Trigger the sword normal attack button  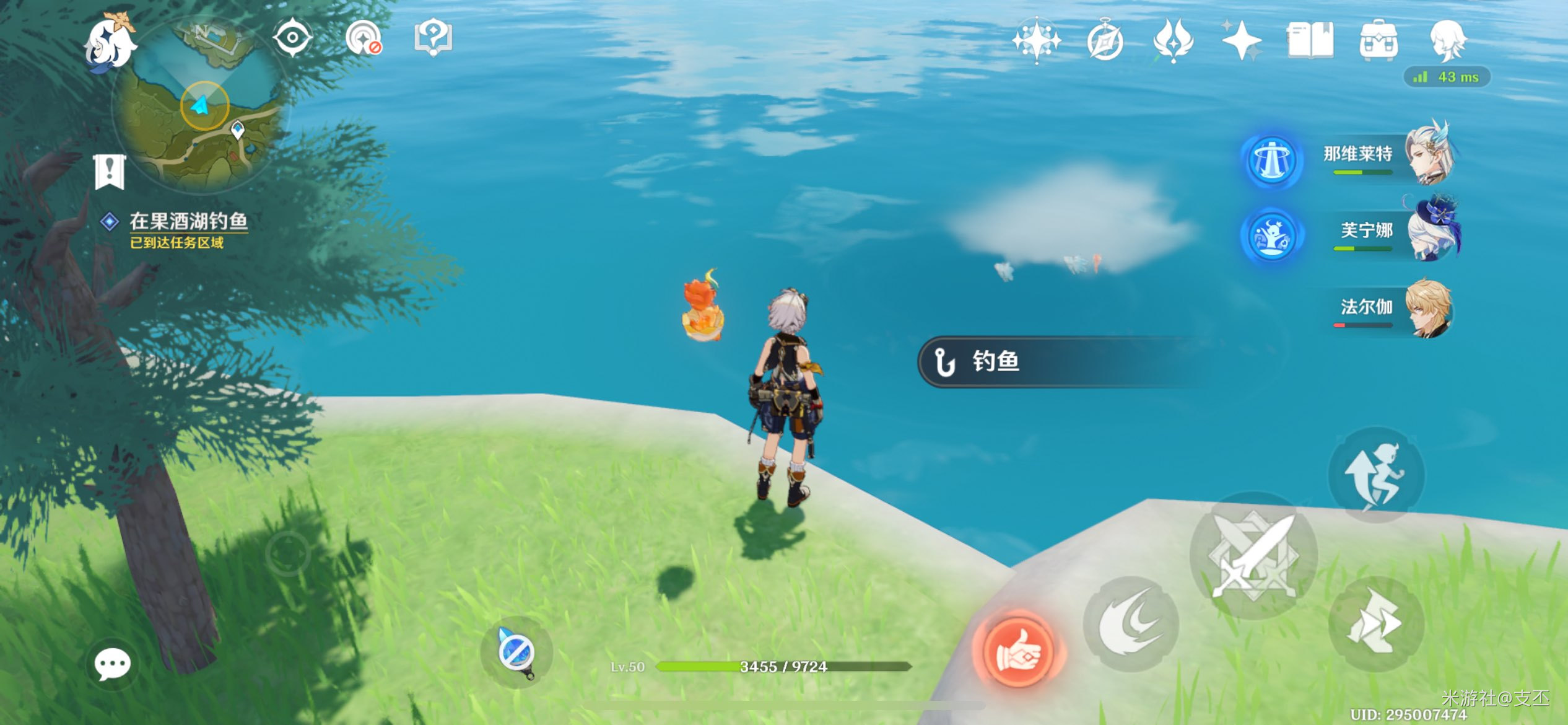1253,556
